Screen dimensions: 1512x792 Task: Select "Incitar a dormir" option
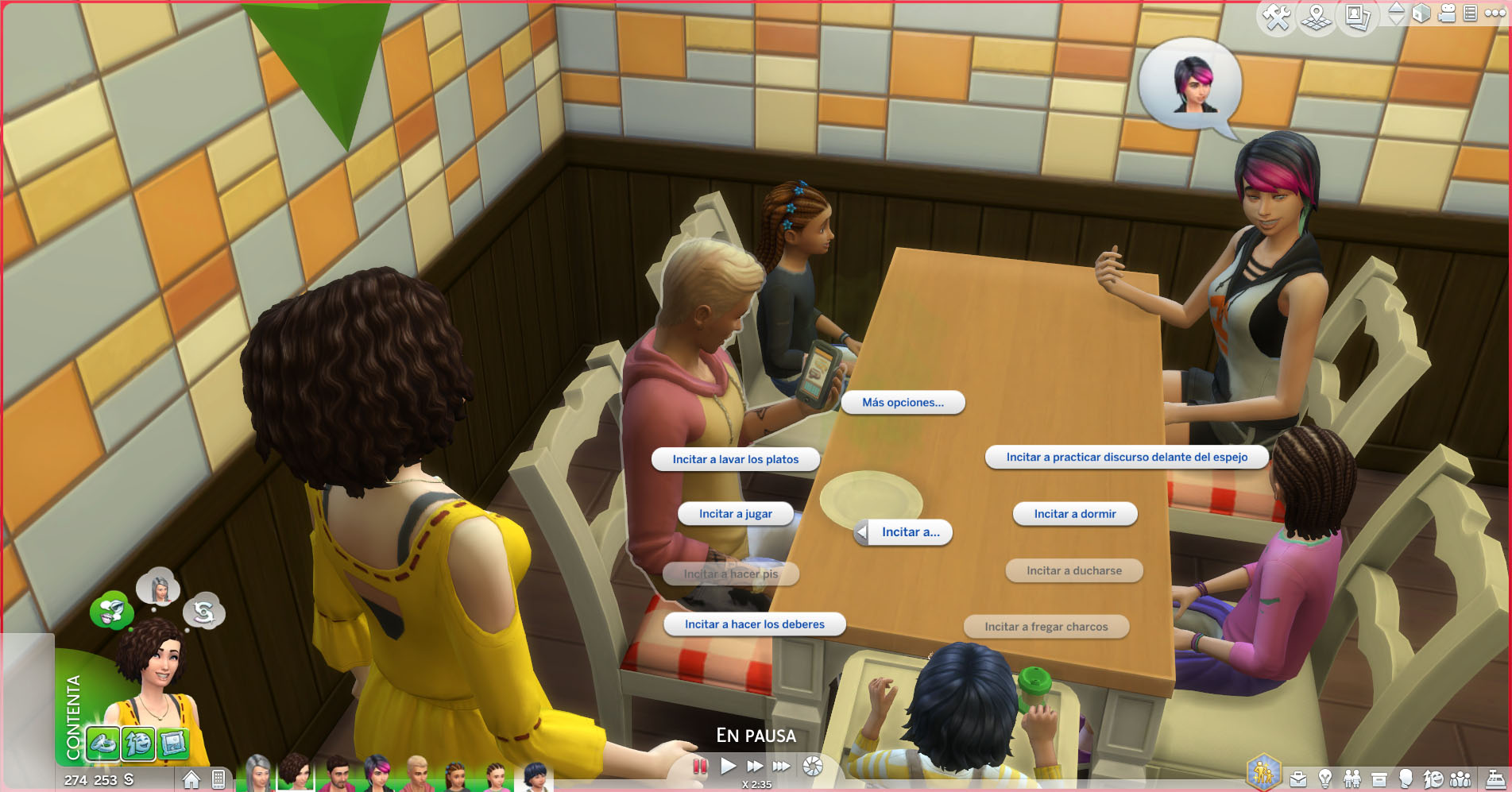click(x=1074, y=514)
